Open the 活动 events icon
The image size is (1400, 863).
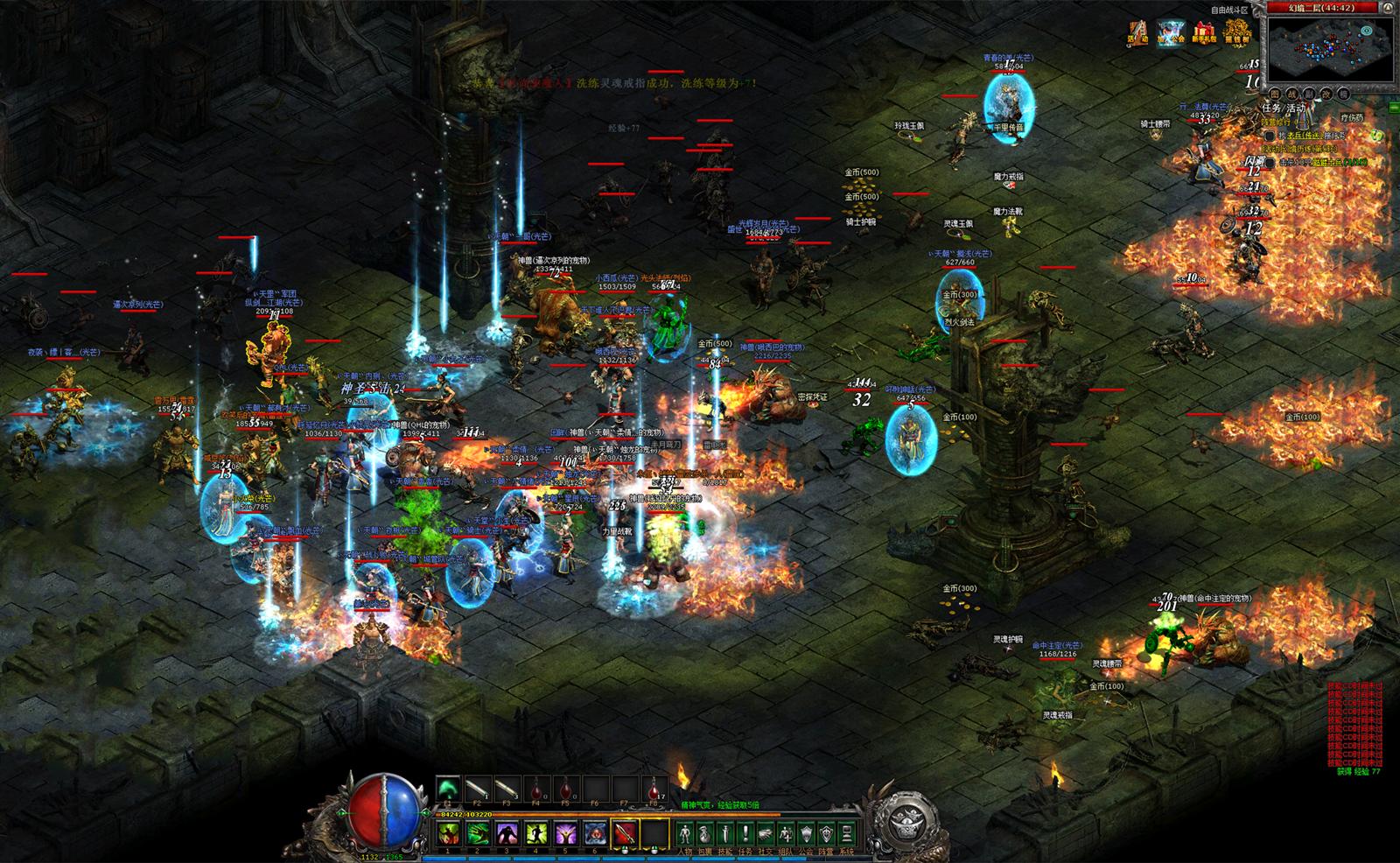[1137, 32]
